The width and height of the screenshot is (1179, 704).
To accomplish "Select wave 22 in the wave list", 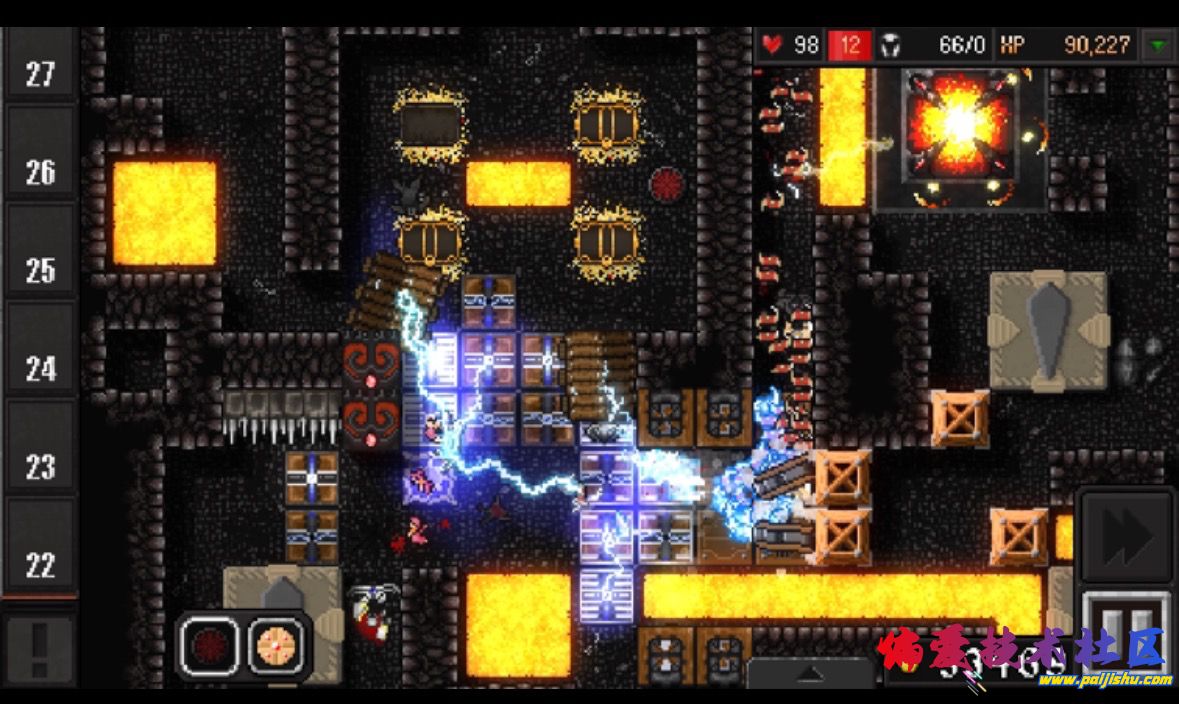I will tap(40, 564).
